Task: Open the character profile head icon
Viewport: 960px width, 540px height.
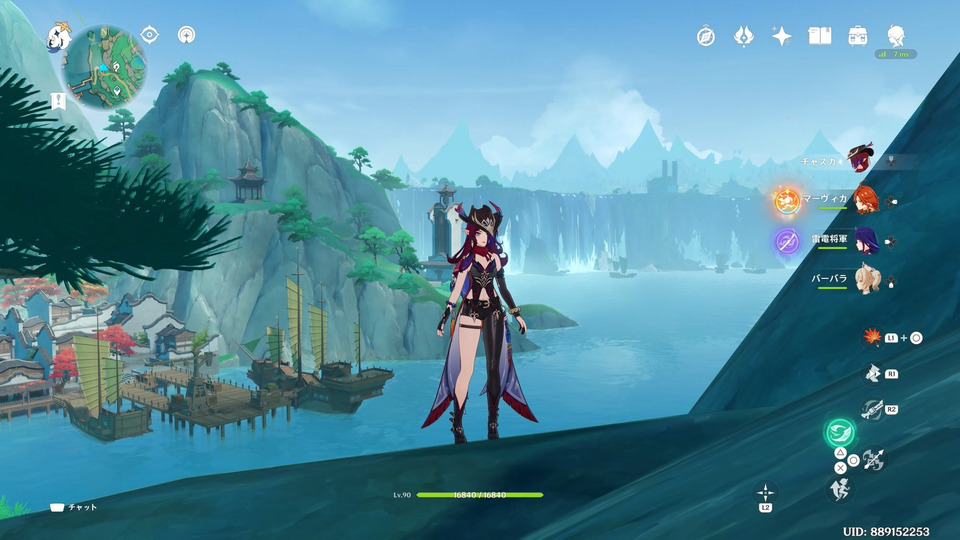Action: click(x=896, y=36)
